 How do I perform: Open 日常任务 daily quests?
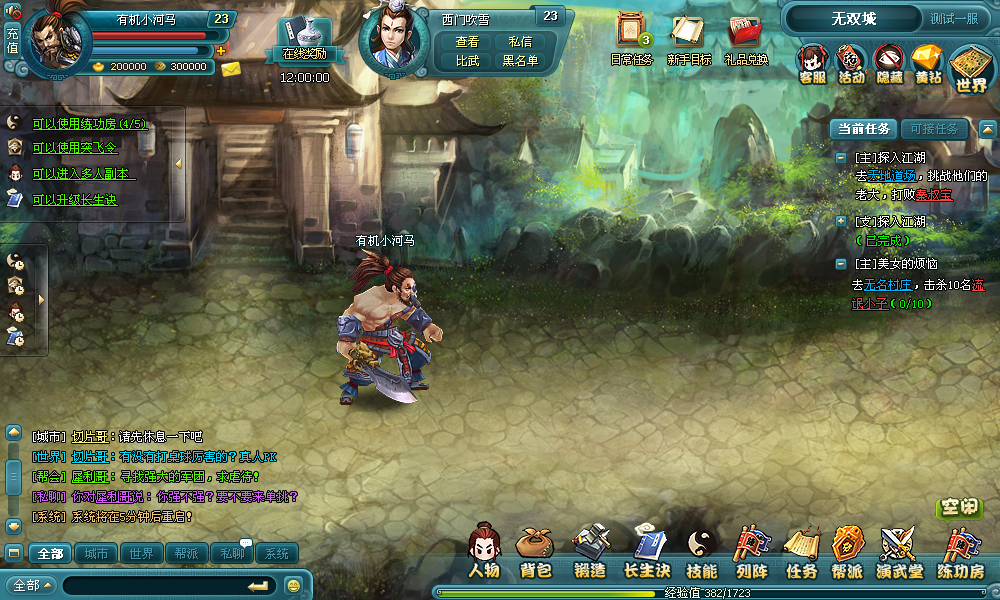point(631,40)
